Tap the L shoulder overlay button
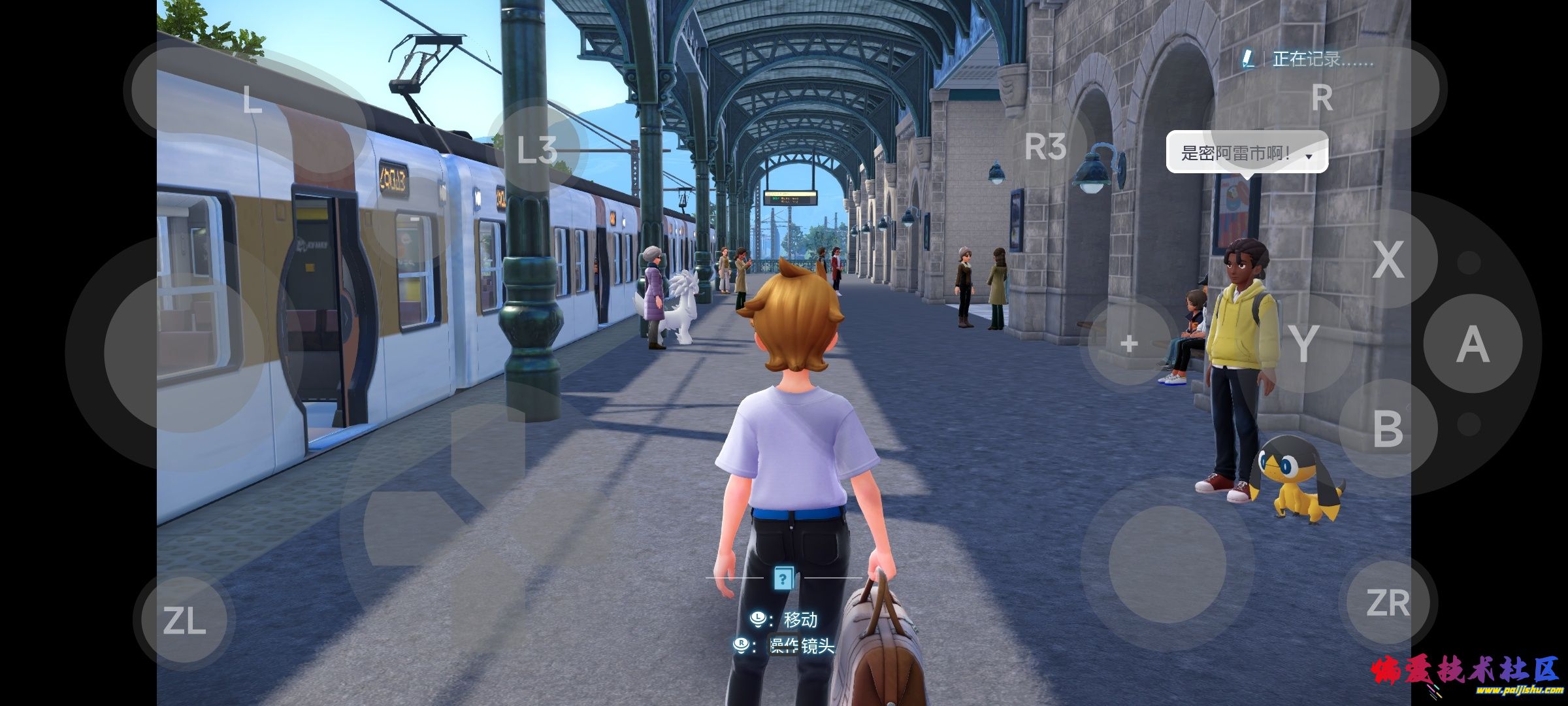This screenshot has height=706, width=1568. [252, 99]
